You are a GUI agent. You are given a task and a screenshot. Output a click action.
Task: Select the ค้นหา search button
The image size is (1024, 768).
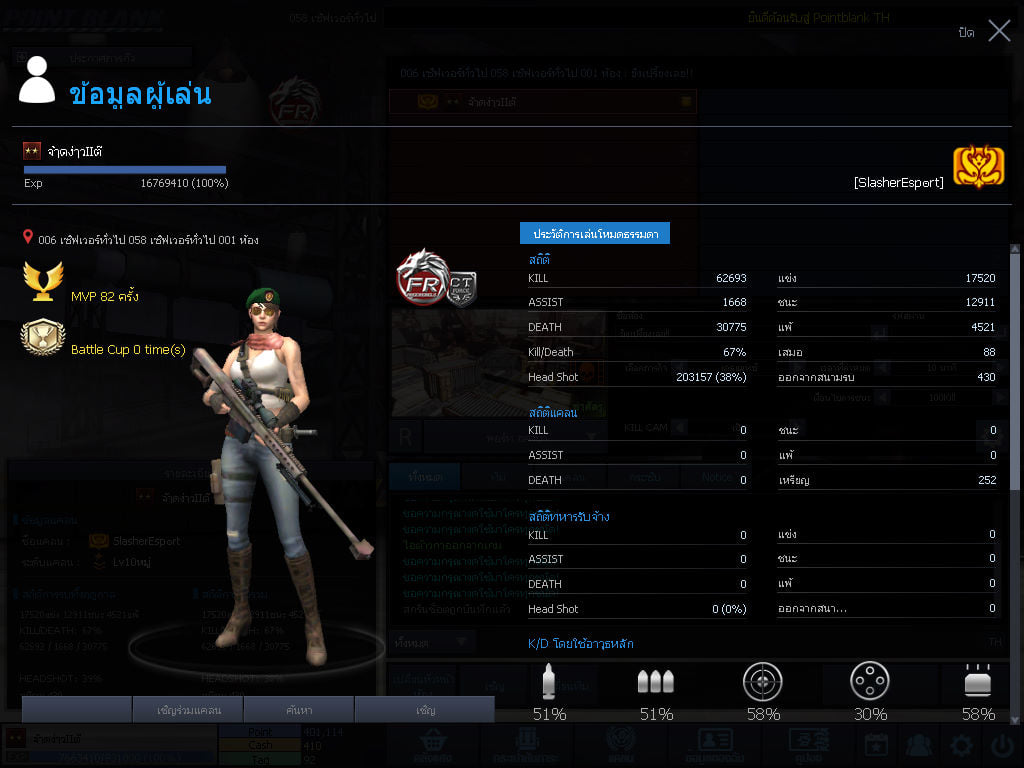[299, 710]
